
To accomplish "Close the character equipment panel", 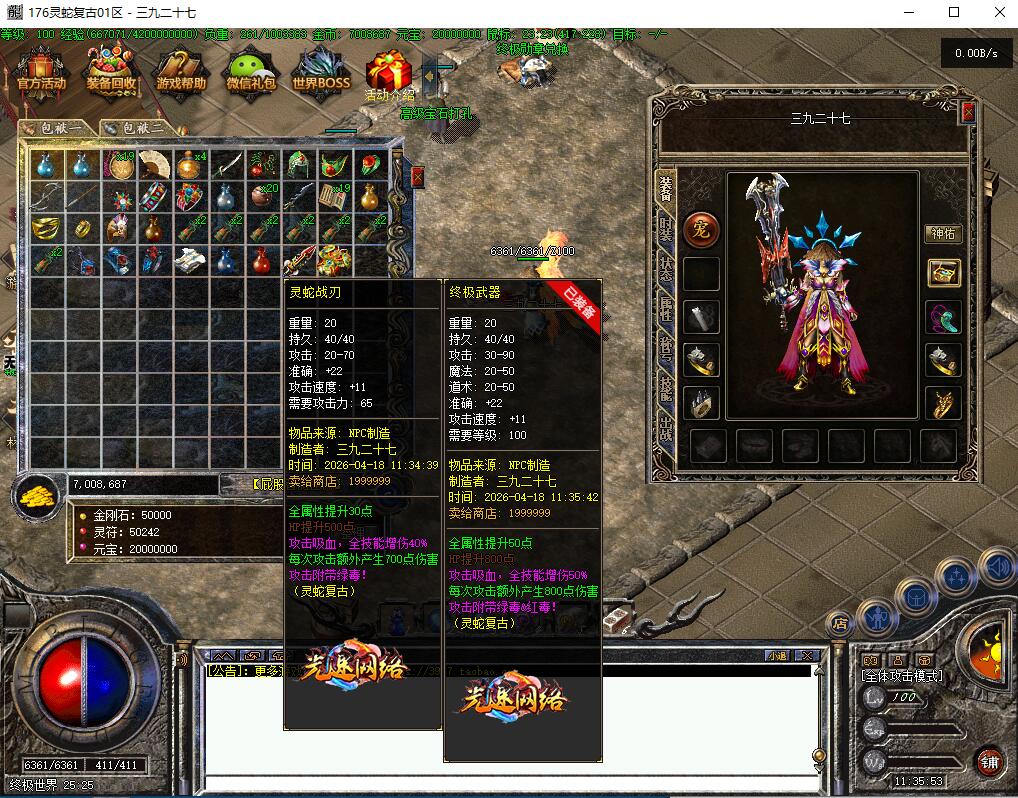I will tap(967, 113).
